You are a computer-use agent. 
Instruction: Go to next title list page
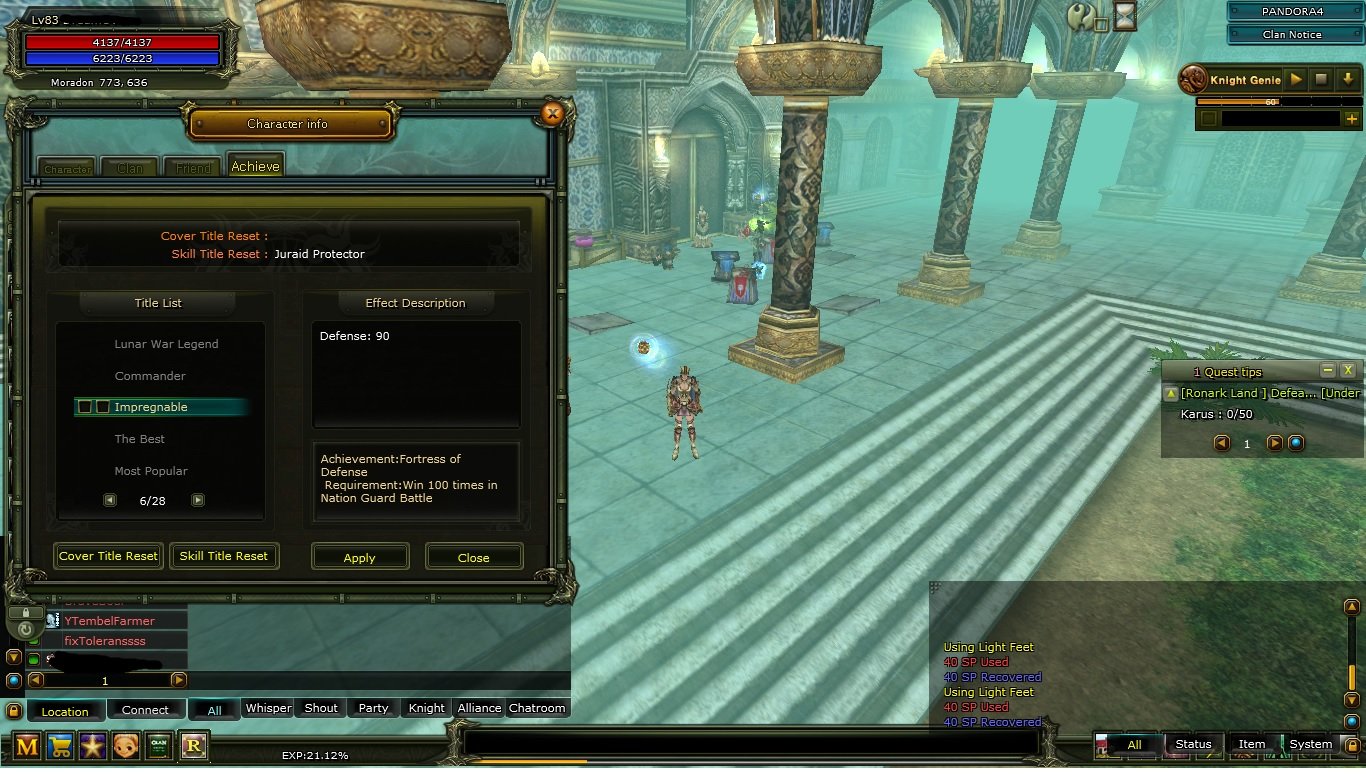198,500
